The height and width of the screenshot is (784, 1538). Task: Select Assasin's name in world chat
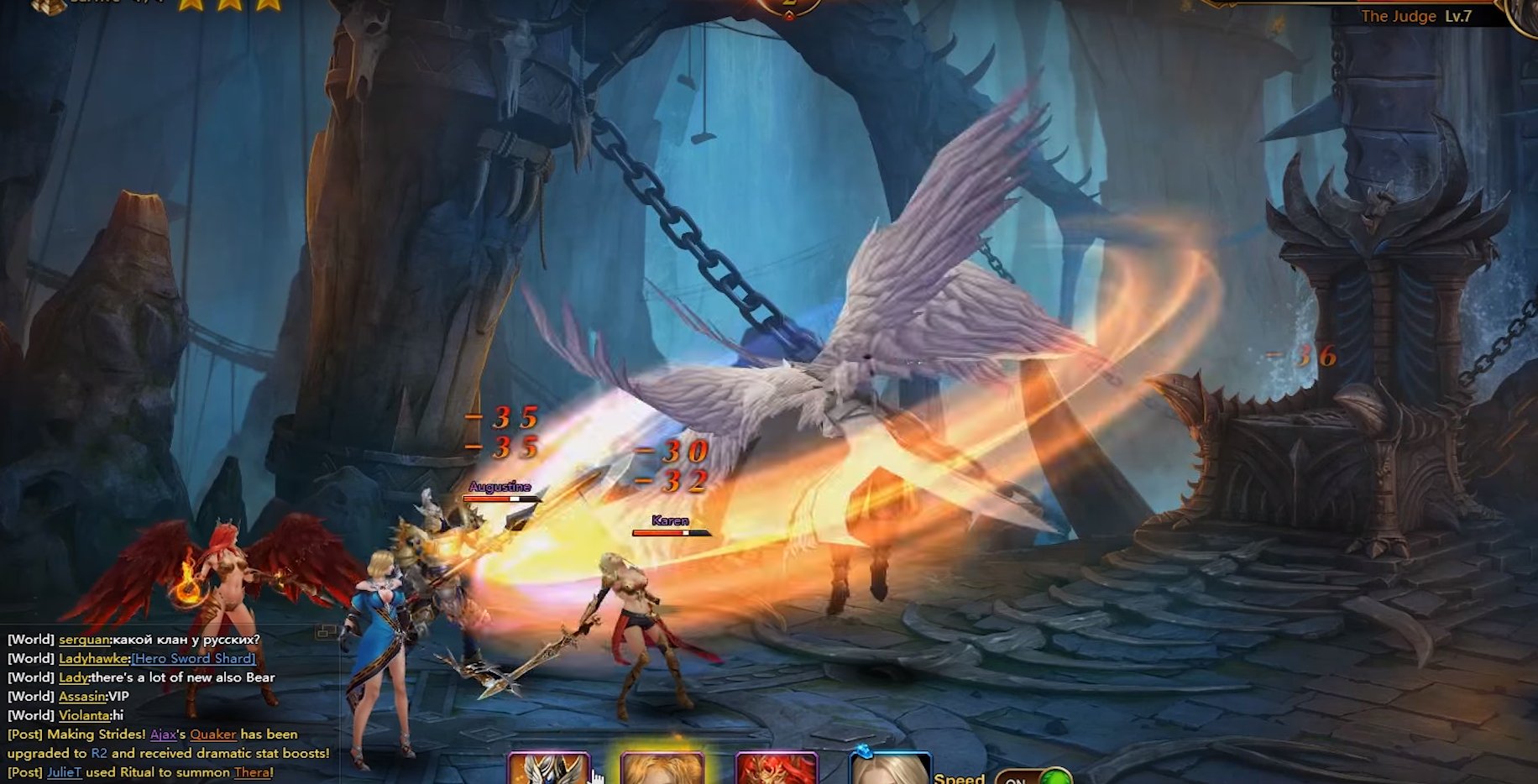pos(81,696)
